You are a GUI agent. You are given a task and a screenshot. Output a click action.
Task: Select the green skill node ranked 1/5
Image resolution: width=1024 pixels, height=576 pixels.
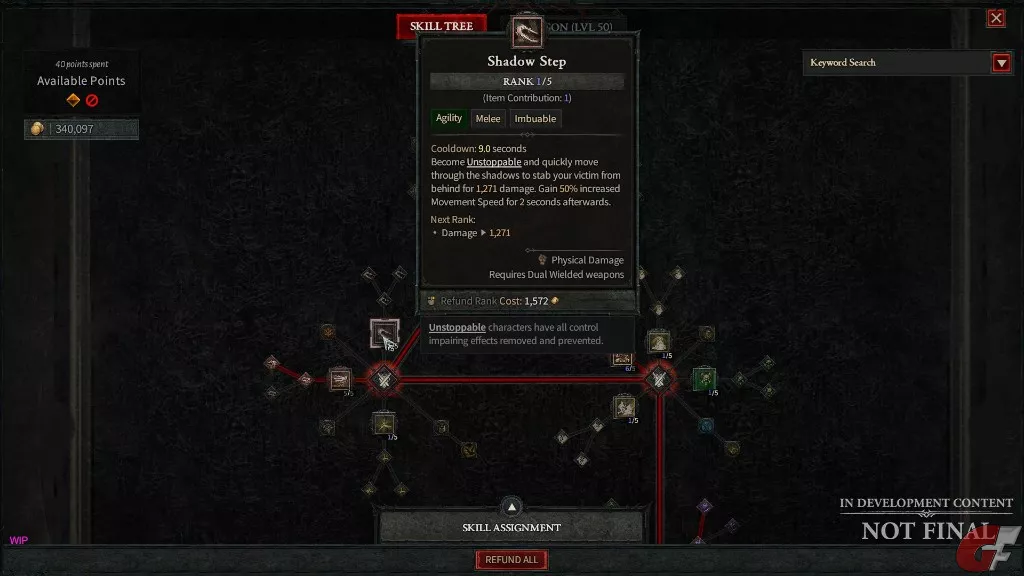[x=704, y=379]
